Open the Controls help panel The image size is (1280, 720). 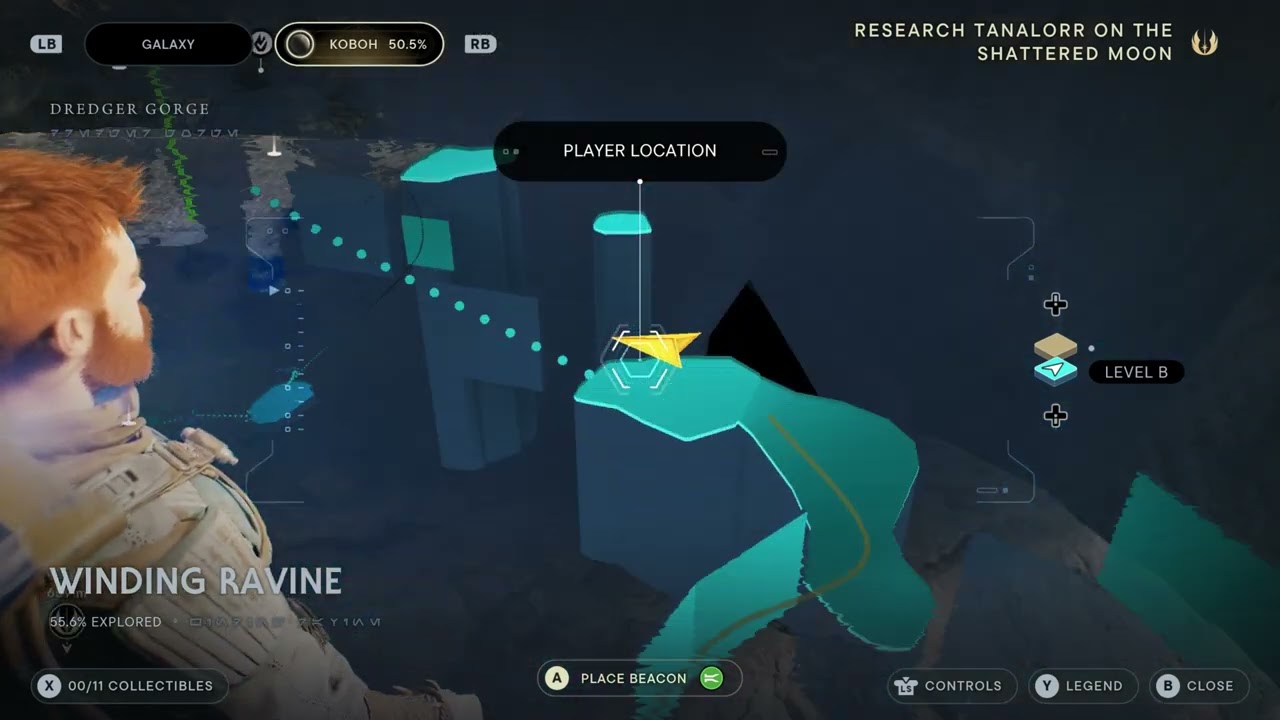pos(951,686)
